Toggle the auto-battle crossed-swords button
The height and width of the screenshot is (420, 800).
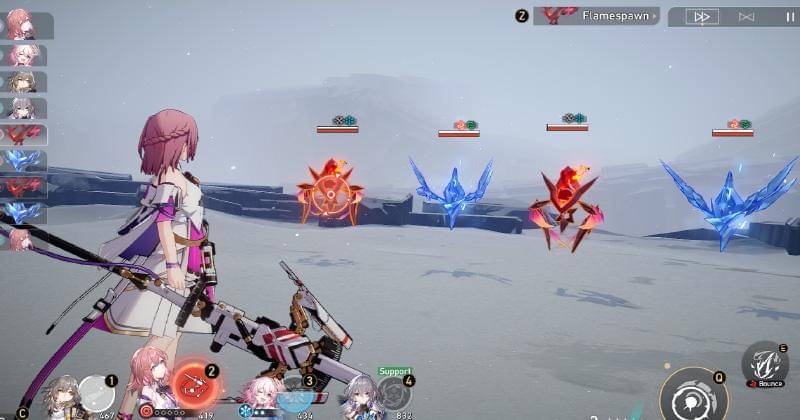coord(746,16)
